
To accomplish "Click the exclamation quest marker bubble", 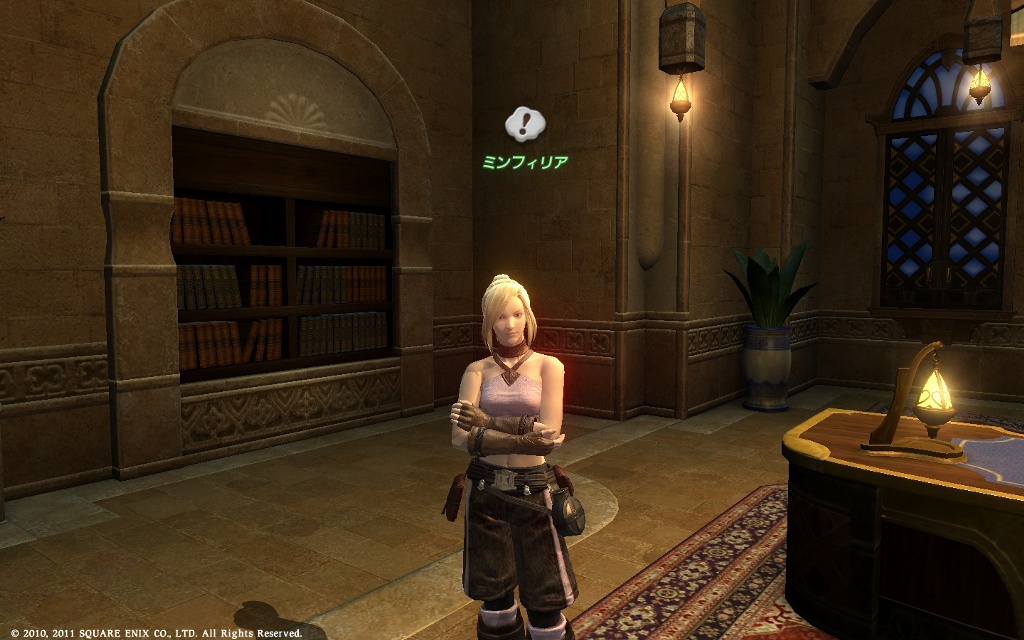I will pos(524,124).
